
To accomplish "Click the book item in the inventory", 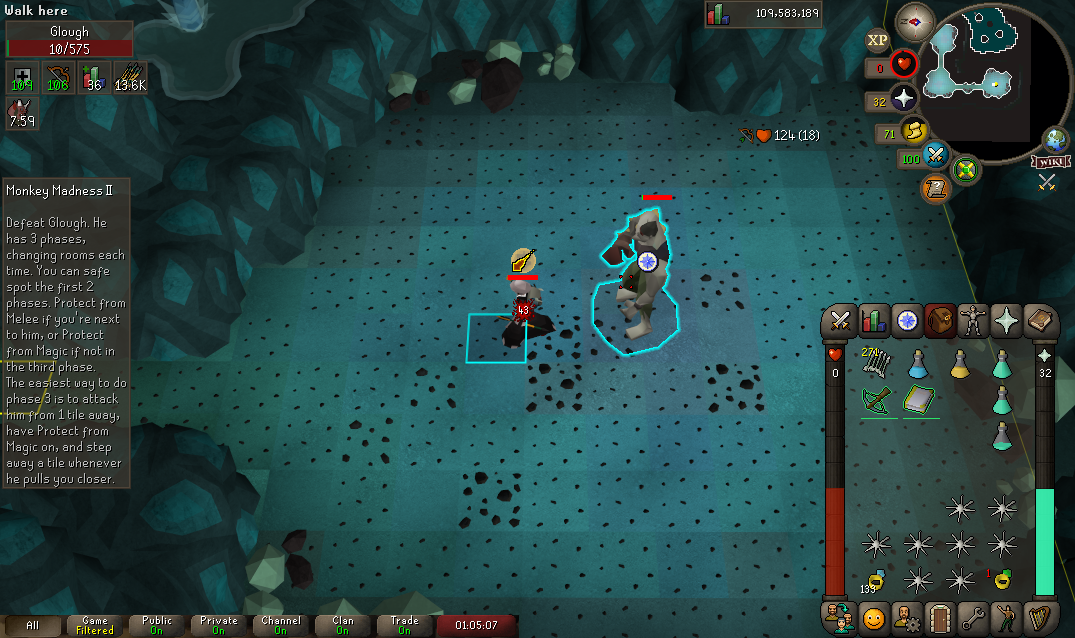I will click(x=918, y=401).
